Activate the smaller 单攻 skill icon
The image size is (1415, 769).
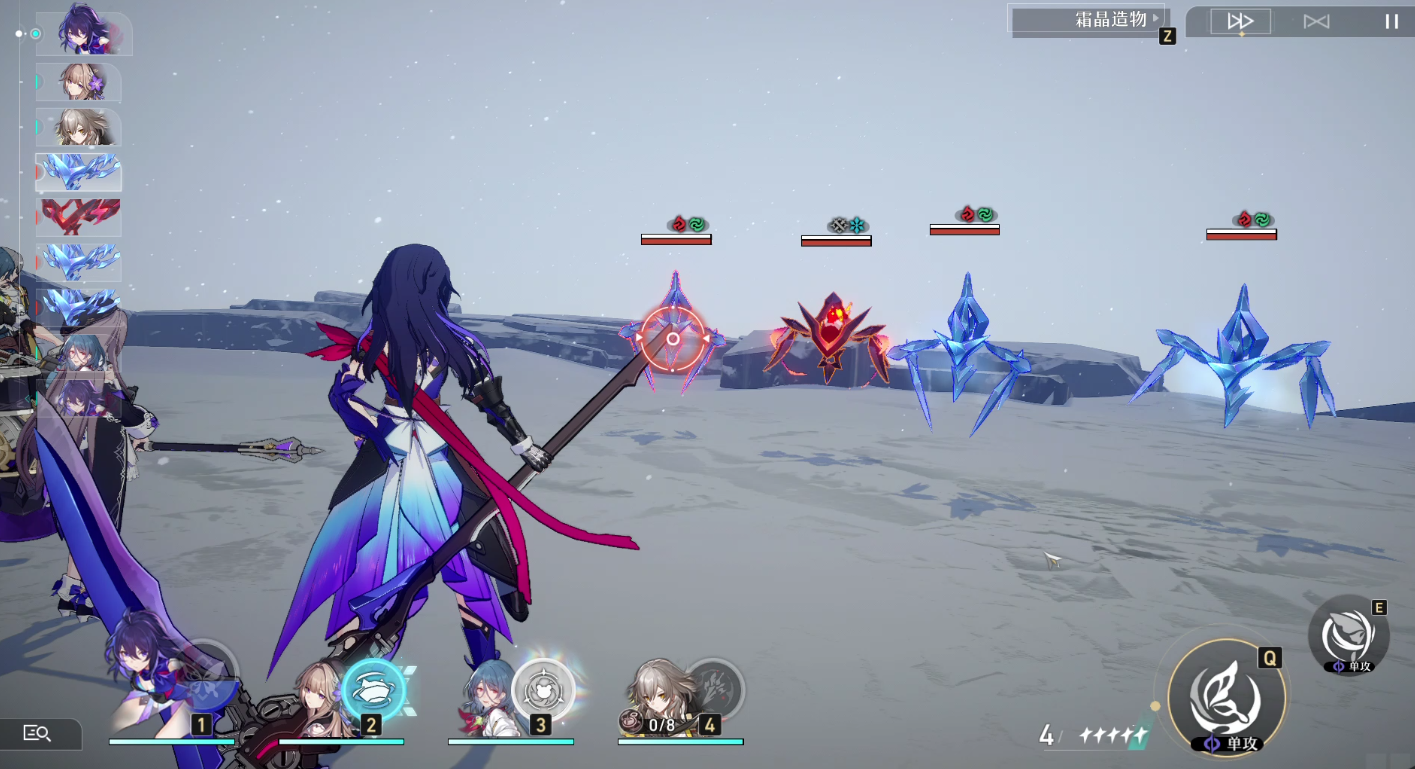tap(1348, 635)
